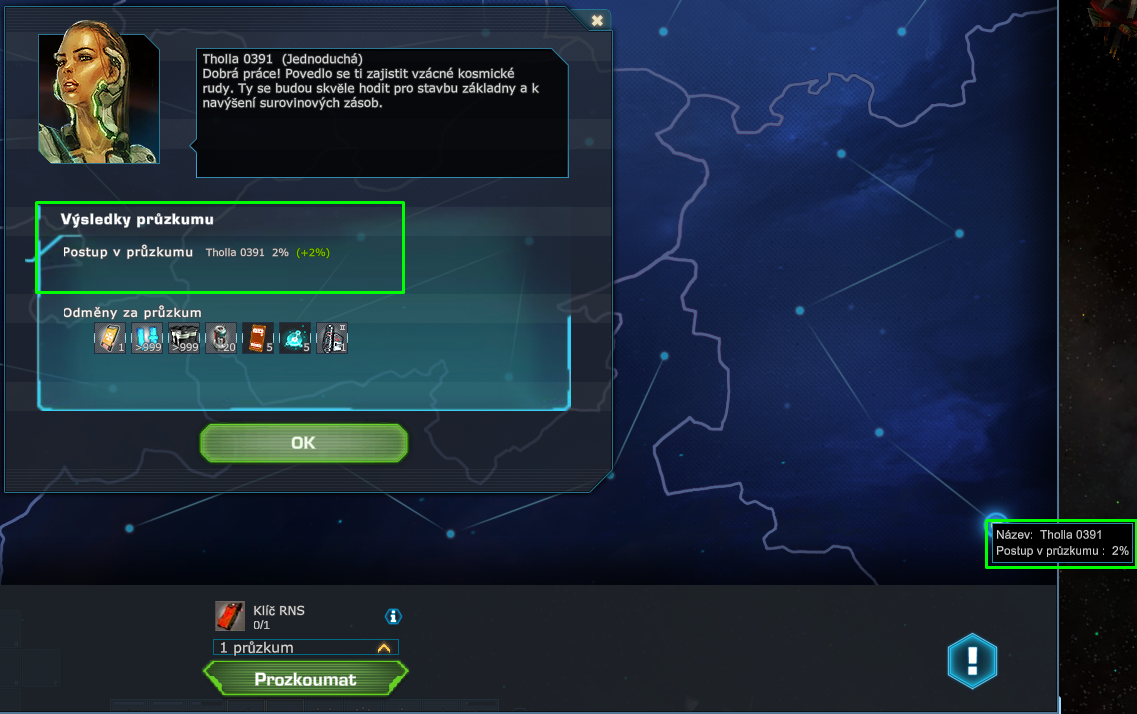
Task: Inspect the tier II module reward slot
Action: click(332, 338)
